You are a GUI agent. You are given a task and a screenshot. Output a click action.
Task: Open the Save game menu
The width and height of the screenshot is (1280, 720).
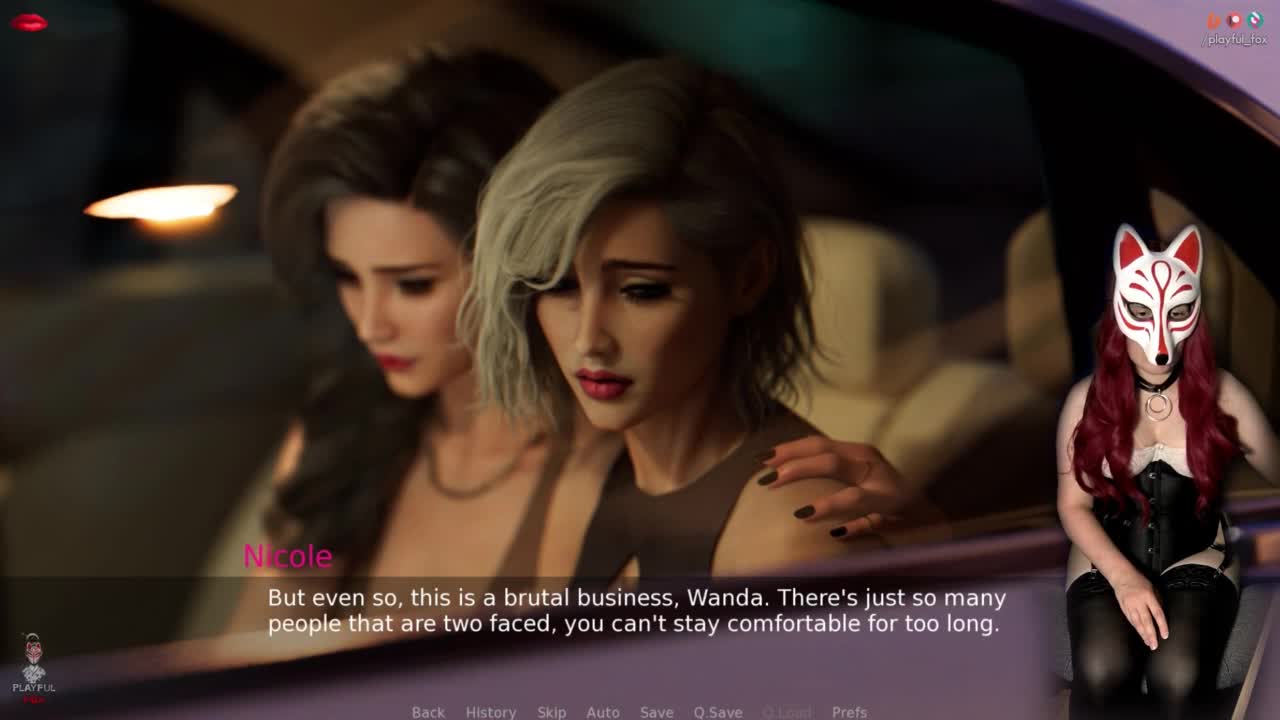point(656,712)
